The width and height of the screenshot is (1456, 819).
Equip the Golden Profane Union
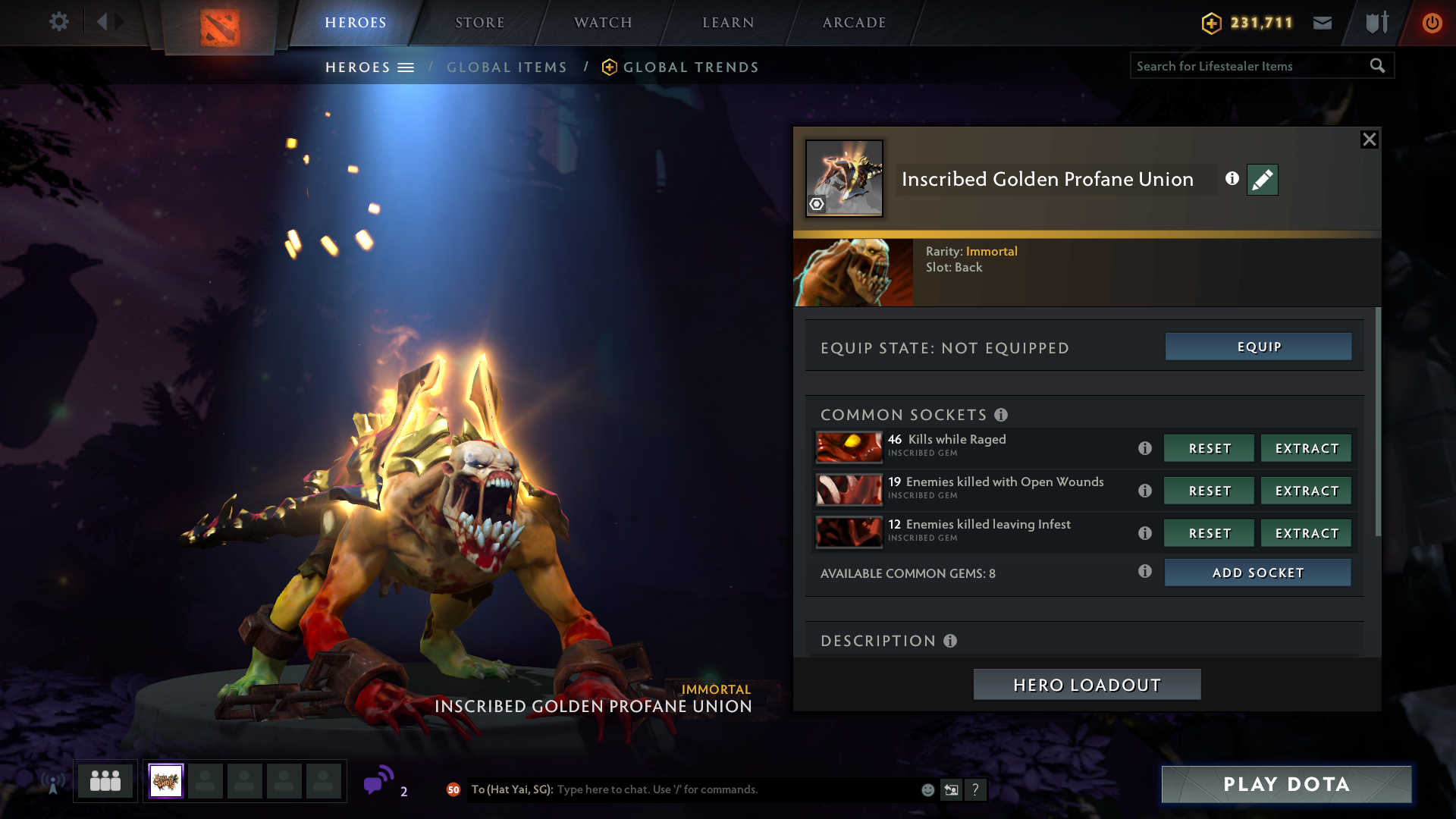pyautogui.click(x=1258, y=347)
